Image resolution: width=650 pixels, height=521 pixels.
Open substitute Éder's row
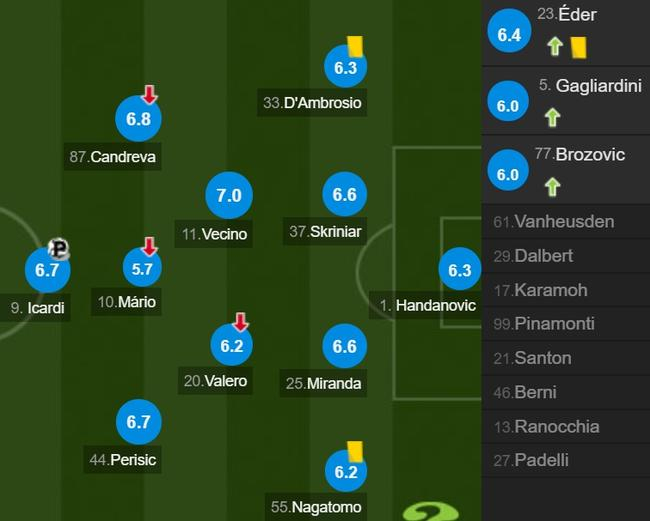(565, 33)
